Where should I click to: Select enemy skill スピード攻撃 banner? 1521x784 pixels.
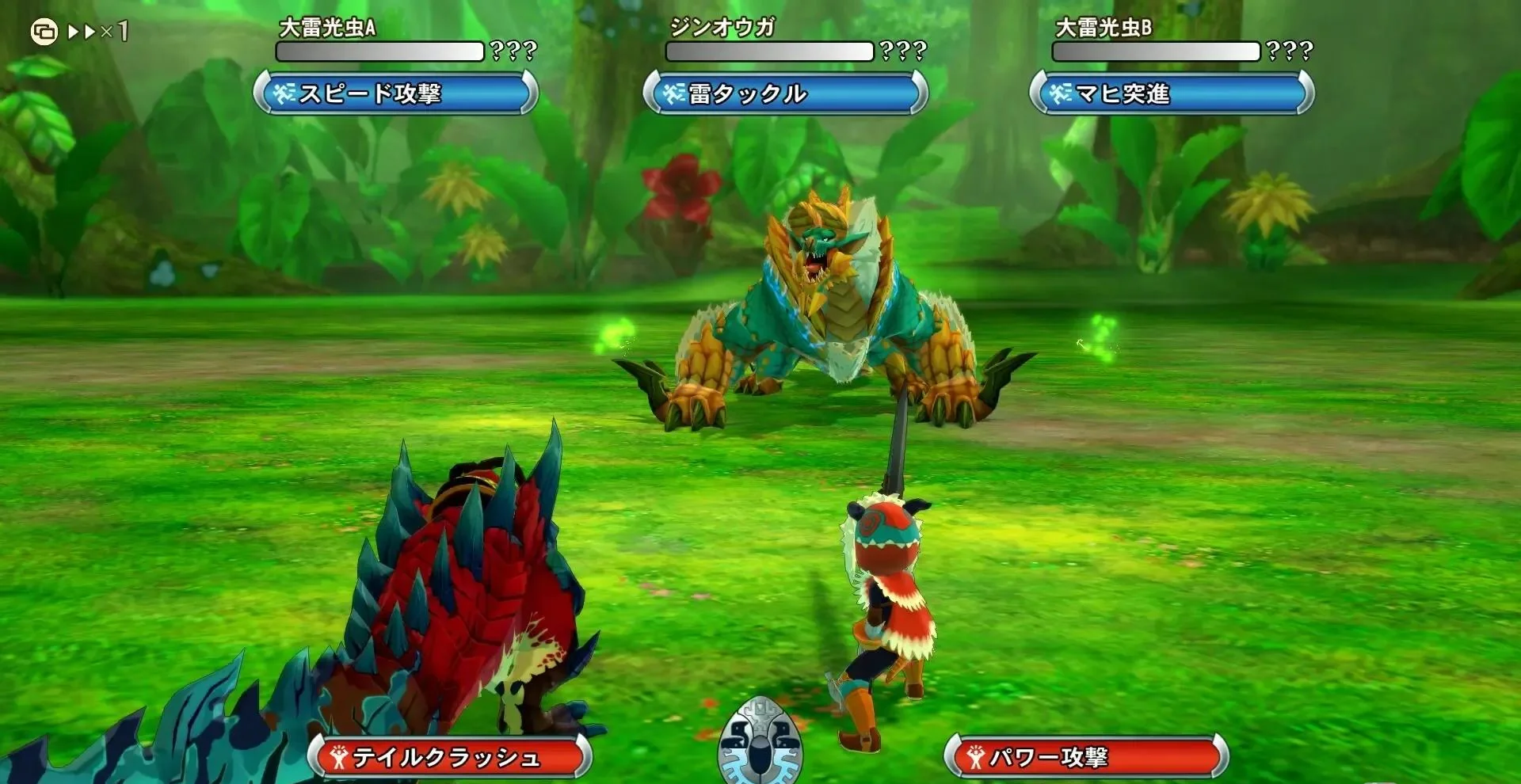[395, 93]
